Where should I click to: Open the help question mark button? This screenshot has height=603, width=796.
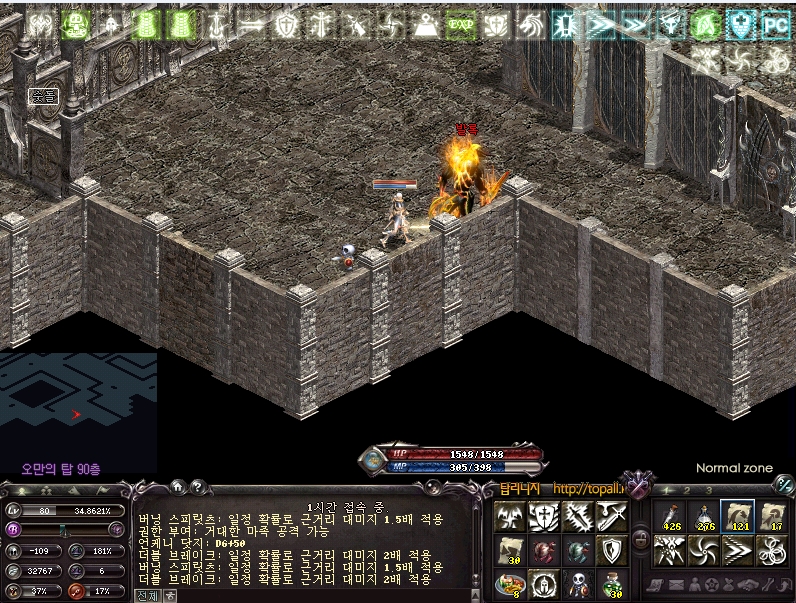coord(197,487)
